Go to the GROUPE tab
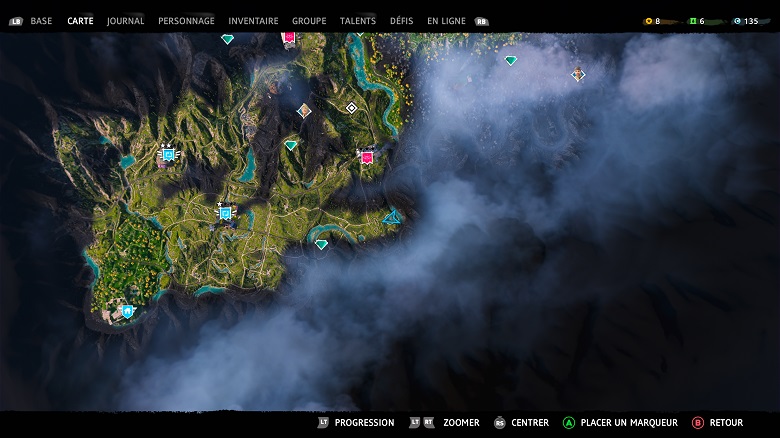780x438 pixels. click(309, 21)
